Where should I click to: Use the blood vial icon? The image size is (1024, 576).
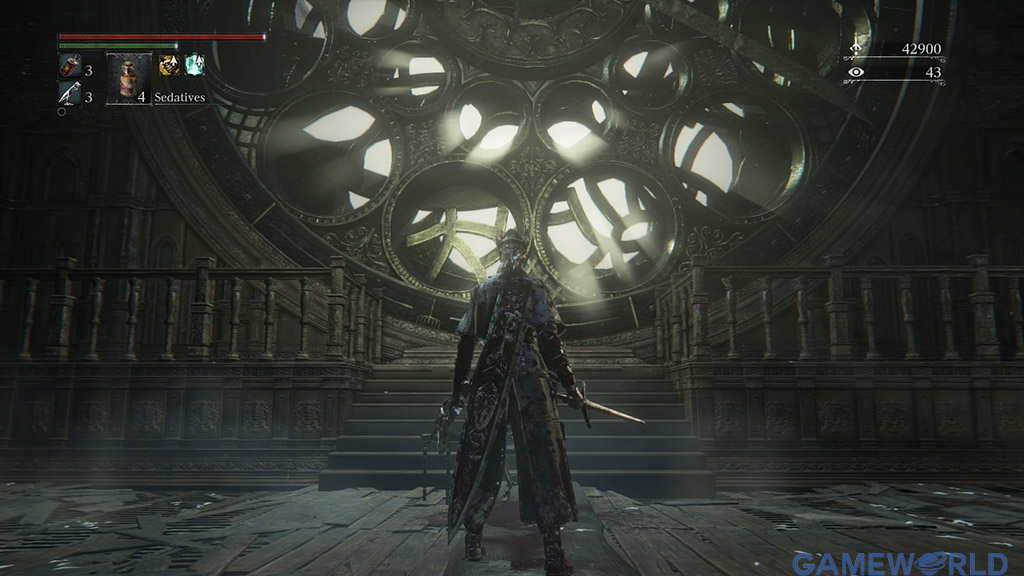(69, 67)
